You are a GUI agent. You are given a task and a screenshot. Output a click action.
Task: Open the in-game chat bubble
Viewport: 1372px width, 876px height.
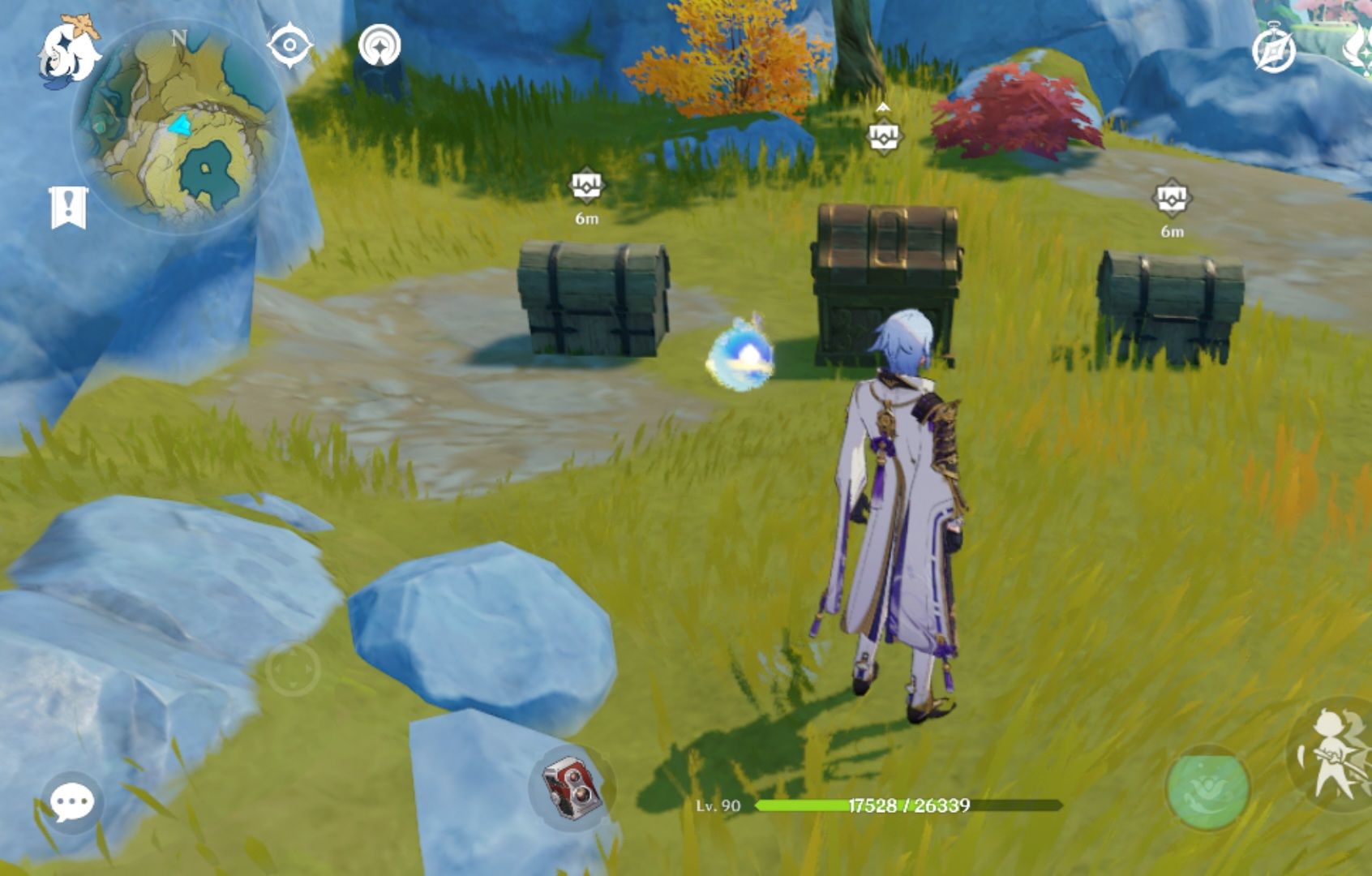[x=71, y=805]
